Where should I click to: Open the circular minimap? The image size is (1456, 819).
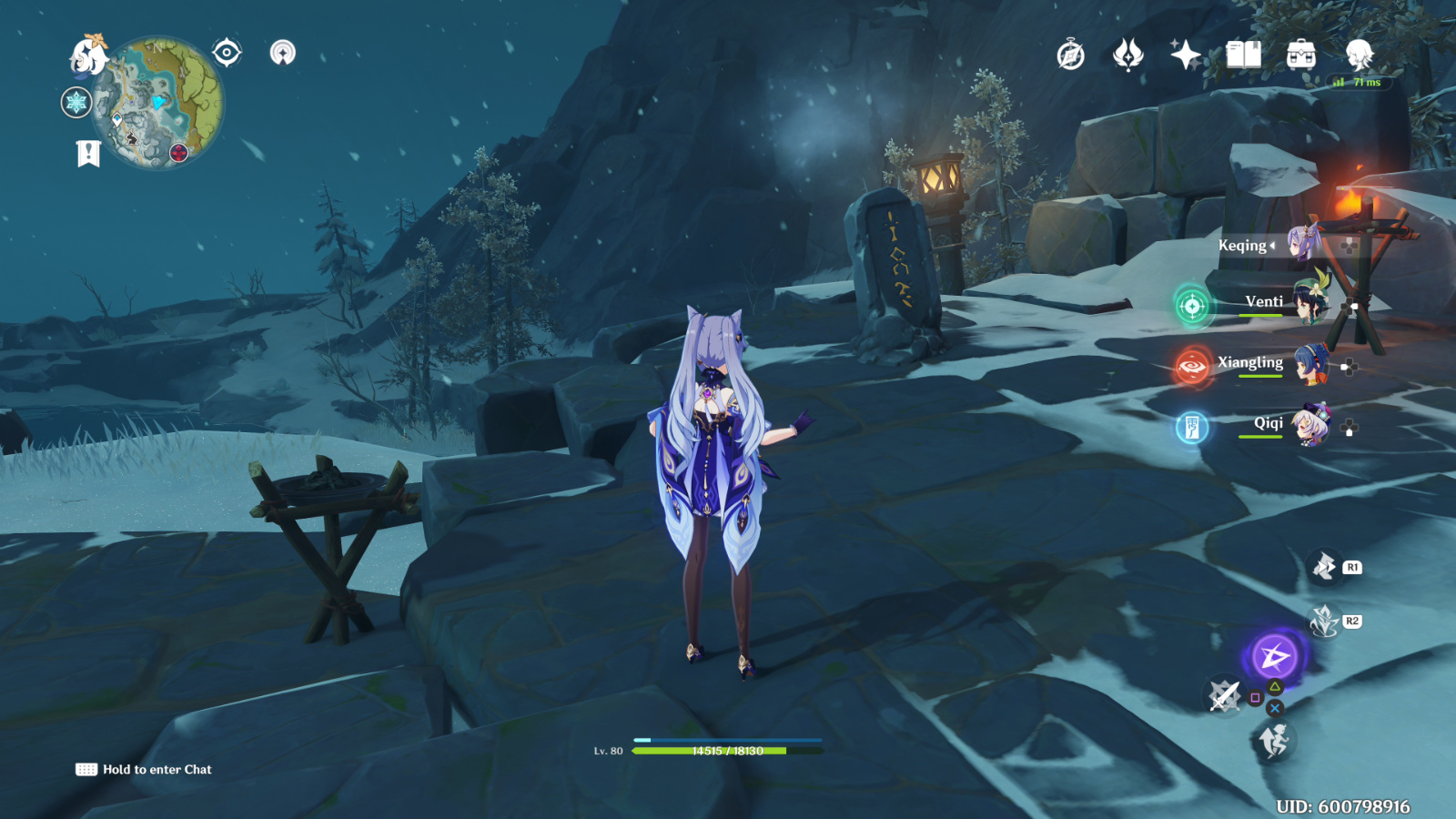click(161, 103)
